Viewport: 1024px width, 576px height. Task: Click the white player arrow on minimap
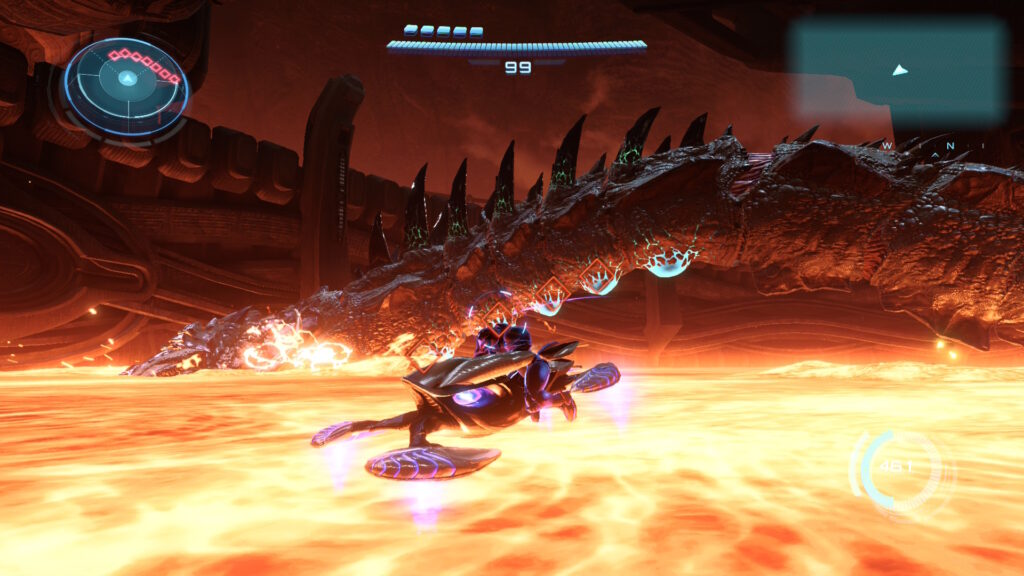click(900, 70)
